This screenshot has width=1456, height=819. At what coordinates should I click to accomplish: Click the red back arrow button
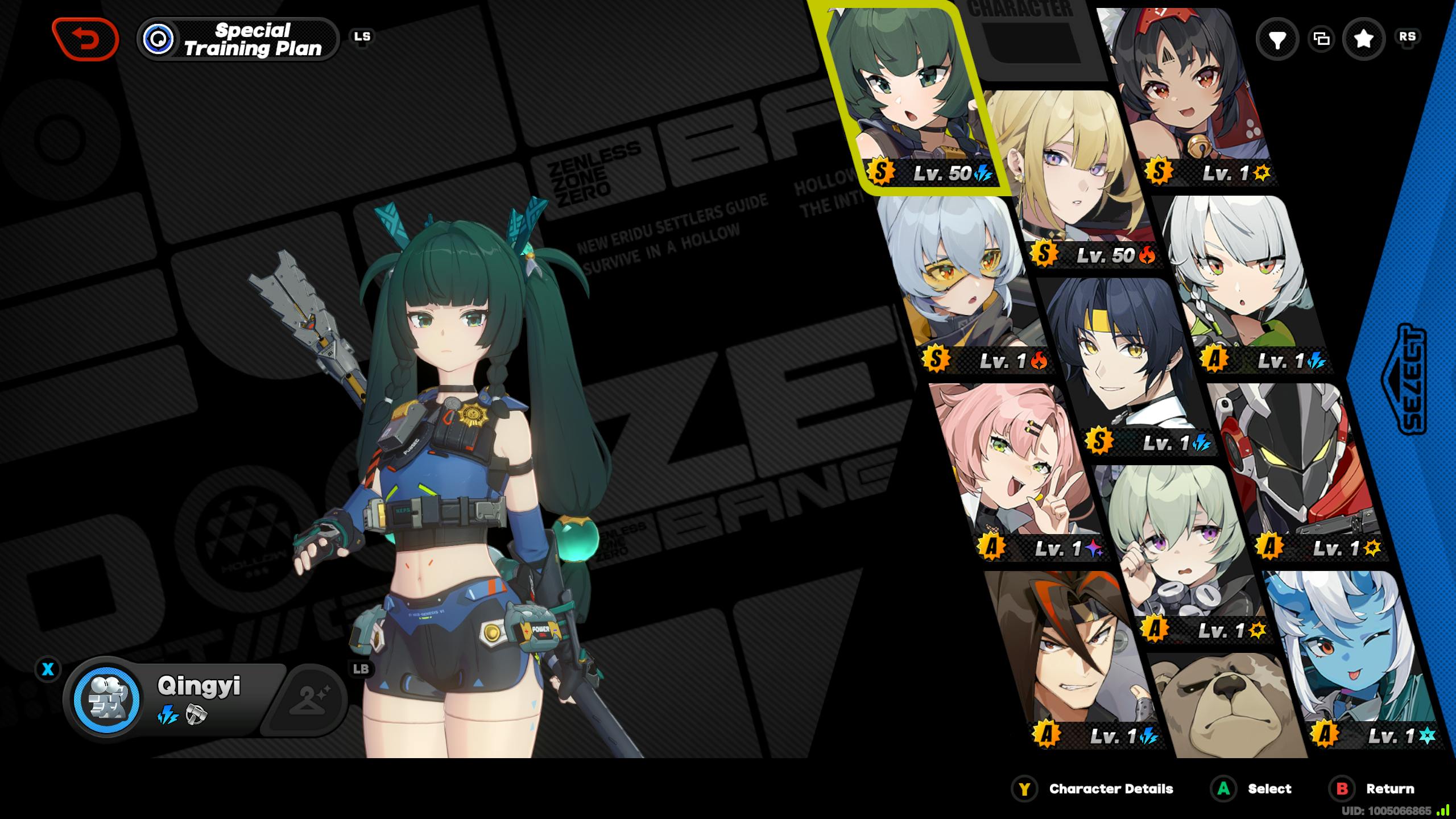(85, 39)
